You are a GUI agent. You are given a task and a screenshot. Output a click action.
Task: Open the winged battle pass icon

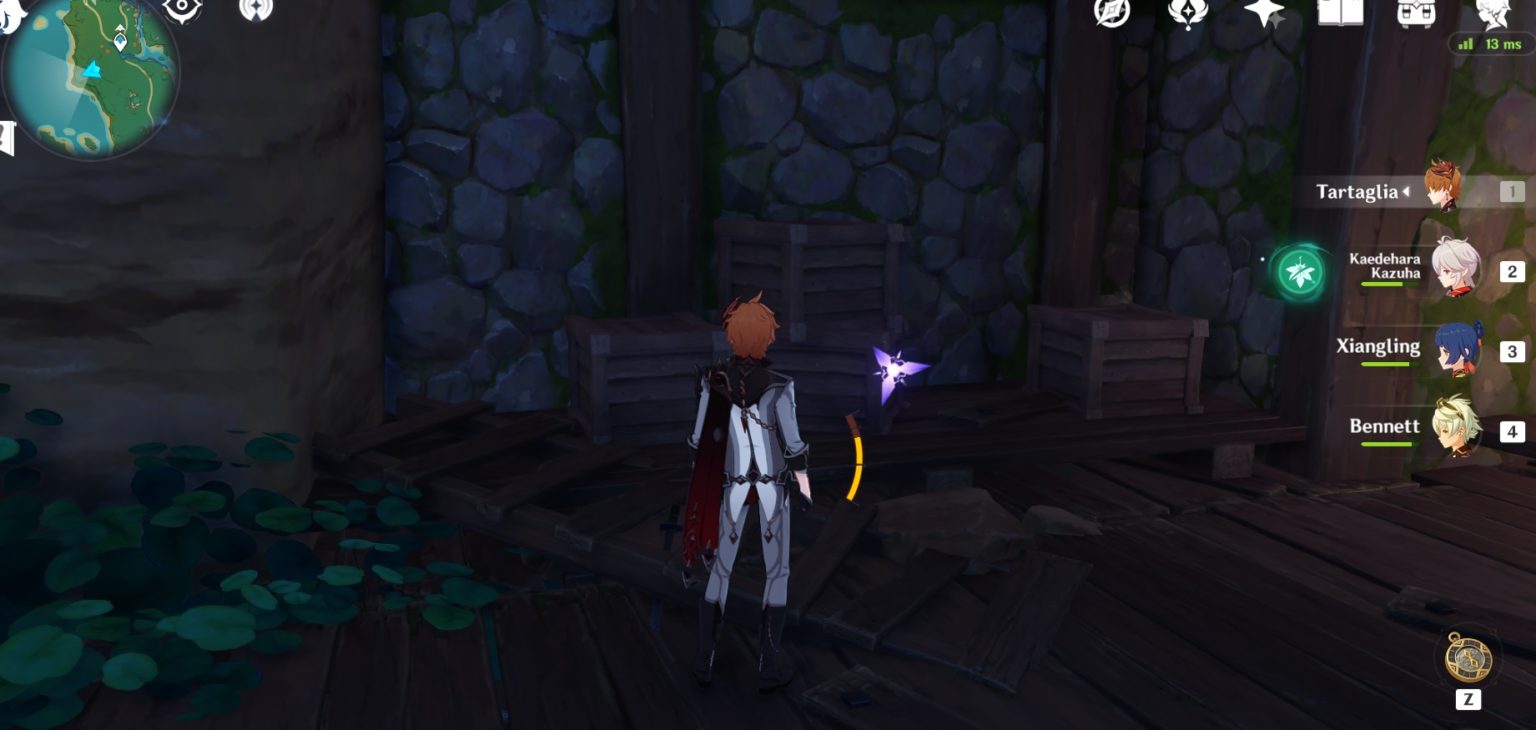point(1188,12)
